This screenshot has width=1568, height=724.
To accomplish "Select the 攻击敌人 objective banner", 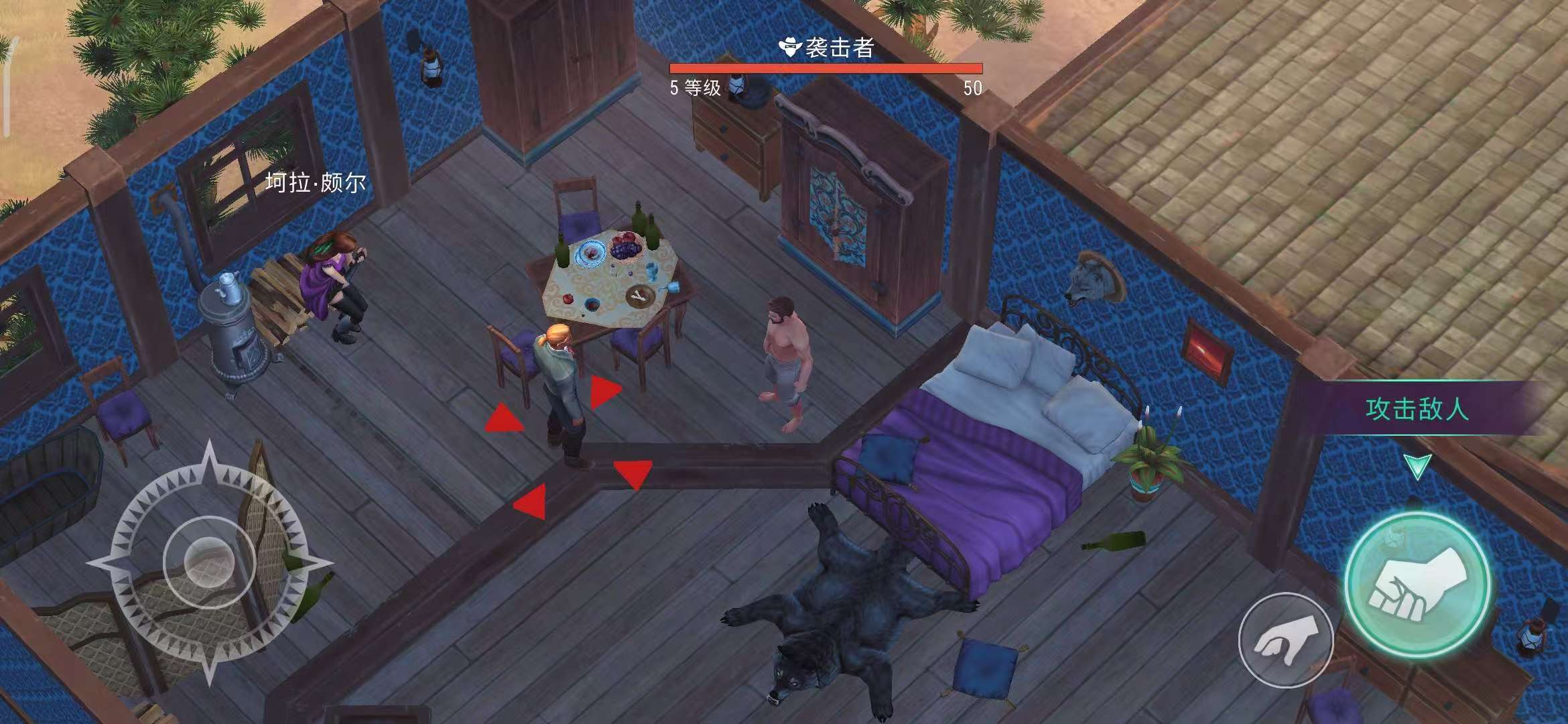I will (1417, 408).
